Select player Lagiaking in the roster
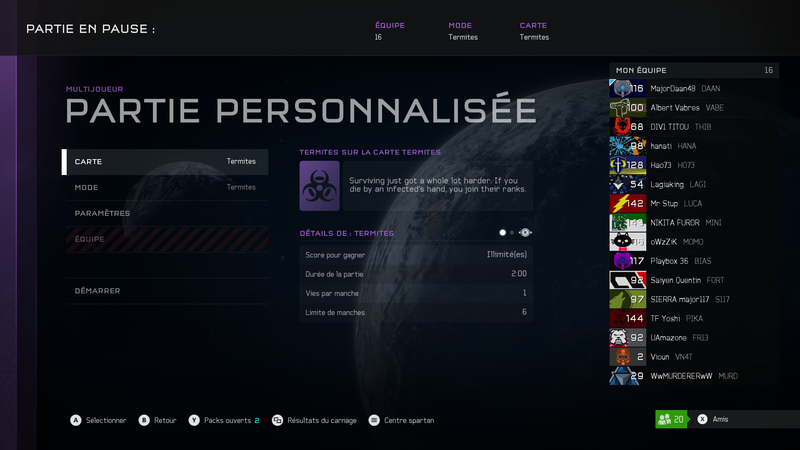Image resolution: width=800 pixels, height=450 pixels. 693,184
